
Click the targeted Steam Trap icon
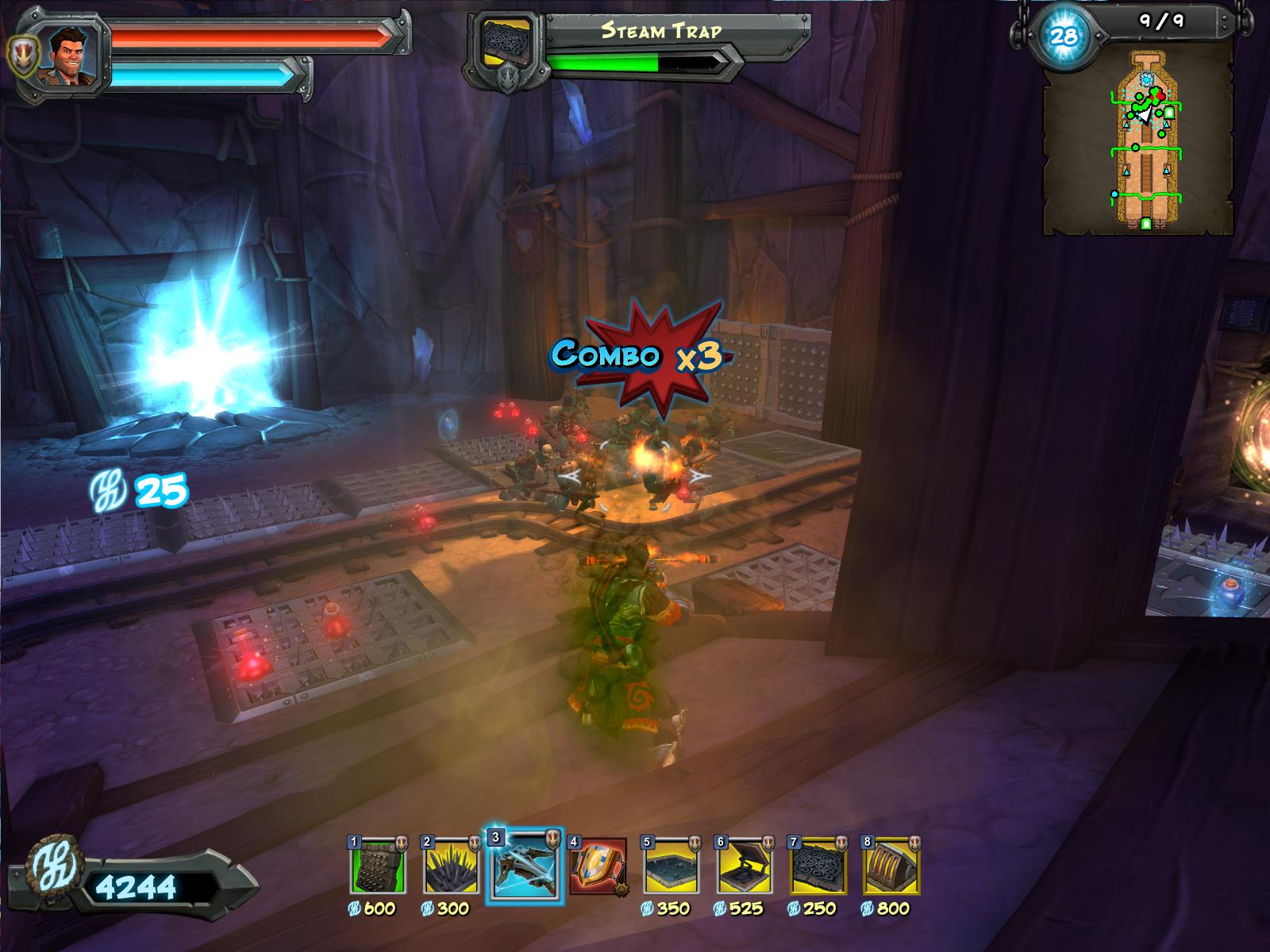click(507, 44)
